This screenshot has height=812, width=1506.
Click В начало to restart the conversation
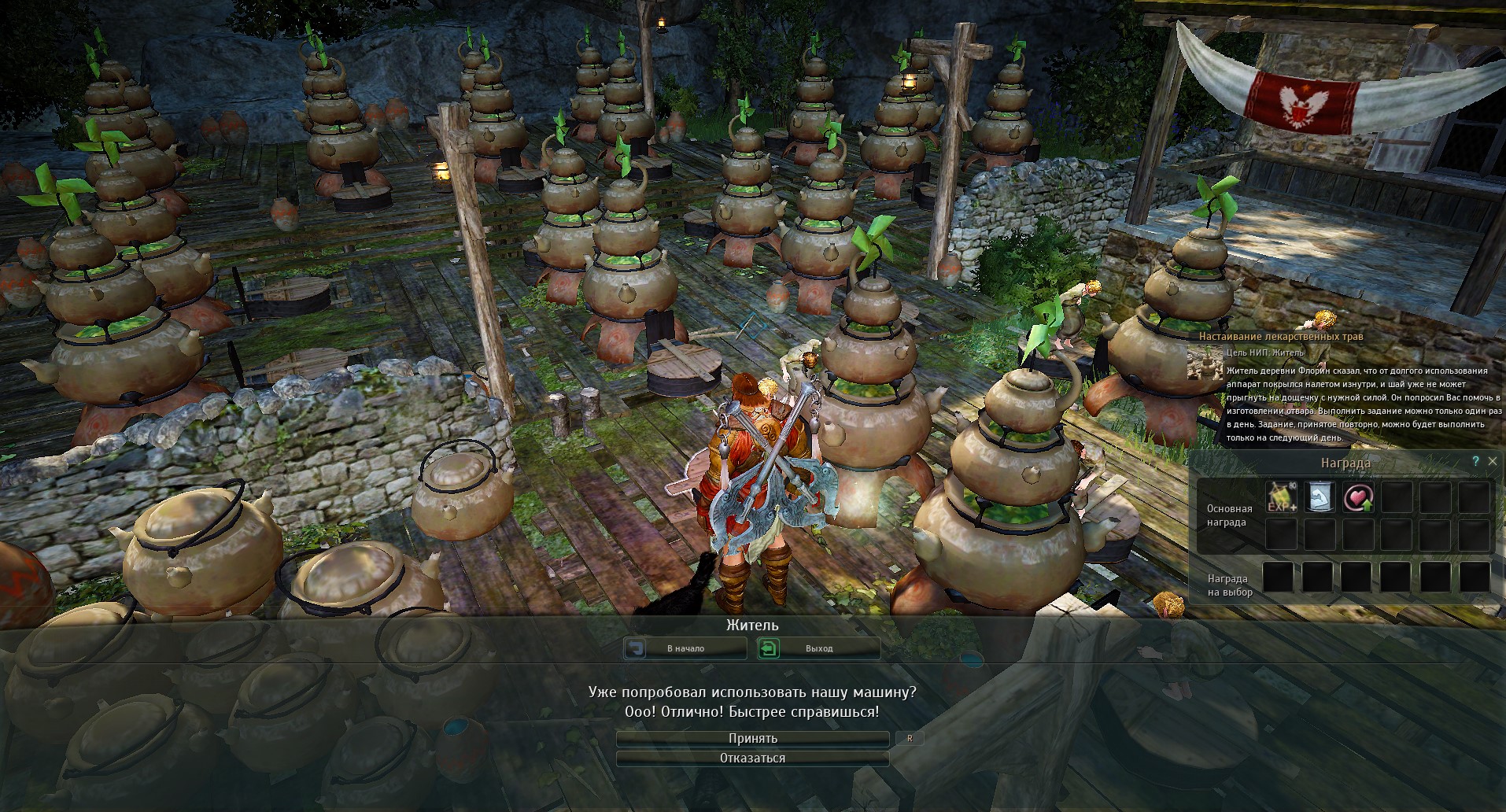[685, 649]
